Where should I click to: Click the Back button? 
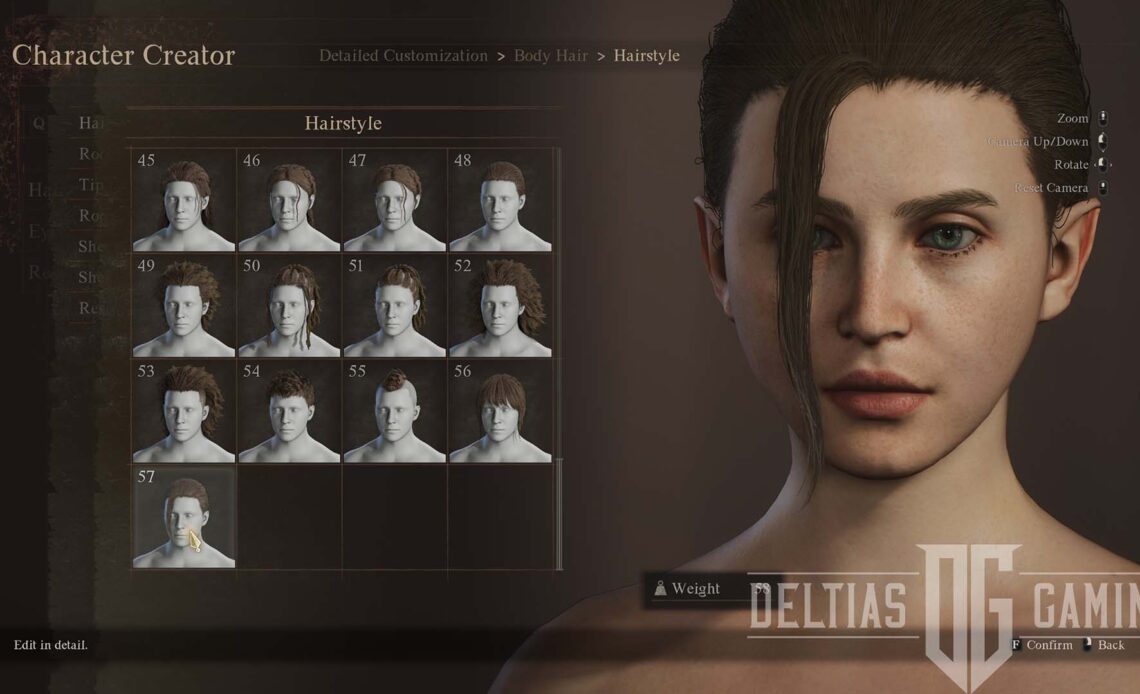coord(1110,645)
